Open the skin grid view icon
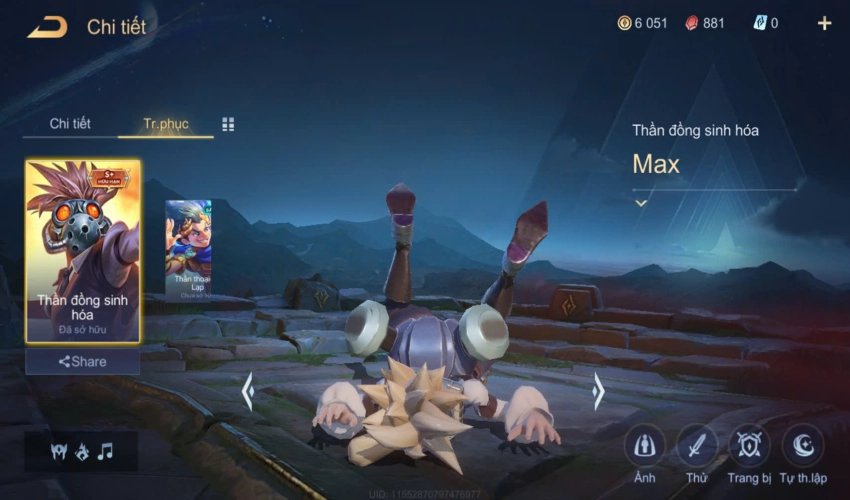Screen dimensions: 850x500 pyautogui.click(x=228, y=125)
